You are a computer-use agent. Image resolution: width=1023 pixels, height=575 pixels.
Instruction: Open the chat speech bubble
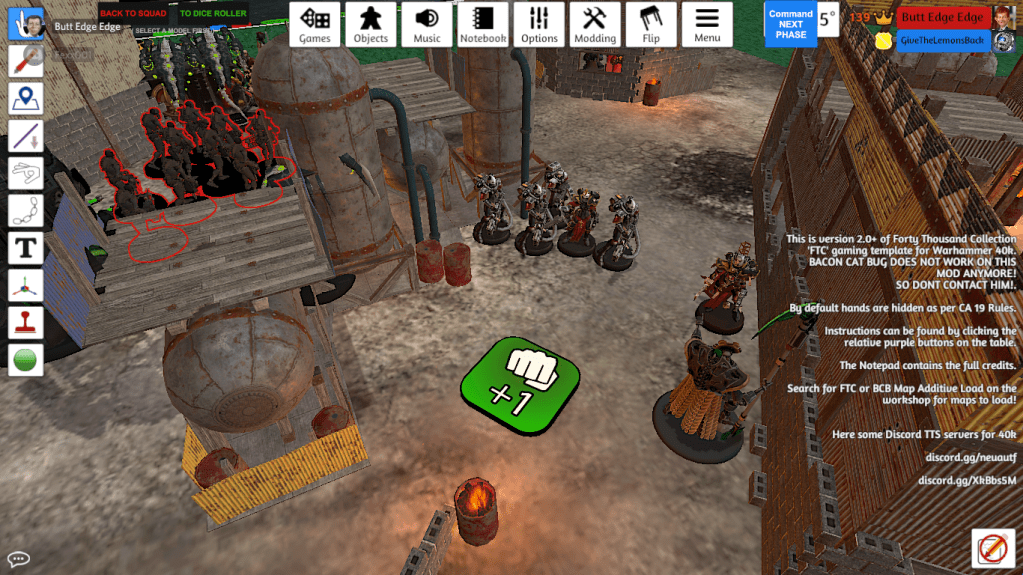tap(18, 559)
